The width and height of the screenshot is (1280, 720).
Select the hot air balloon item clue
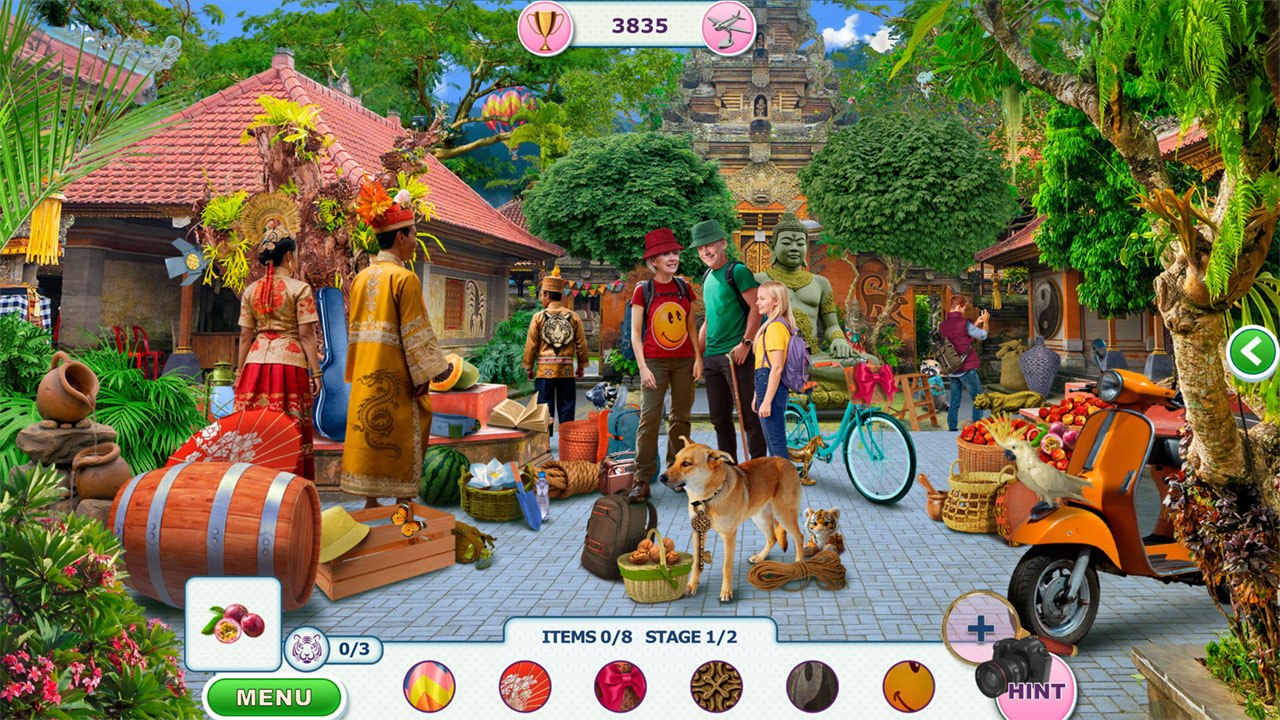point(429,686)
